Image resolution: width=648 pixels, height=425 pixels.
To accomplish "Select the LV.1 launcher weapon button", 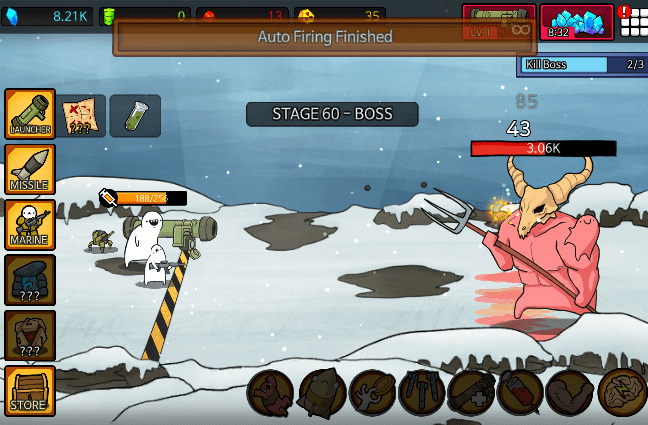I will click(x=498, y=22).
